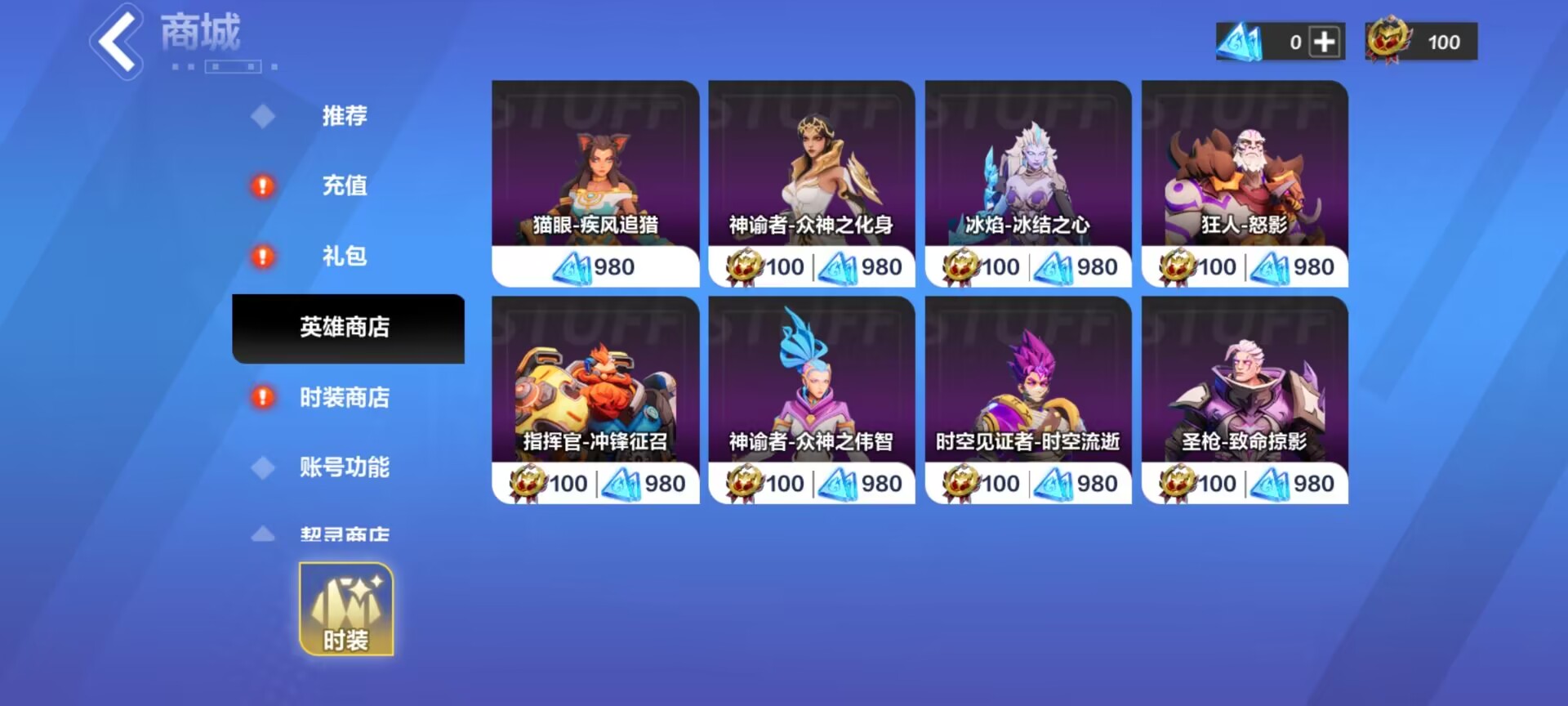The image size is (1568, 706).
Task: Click the diamond marker beside 推荐
Action: coord(262,116)
